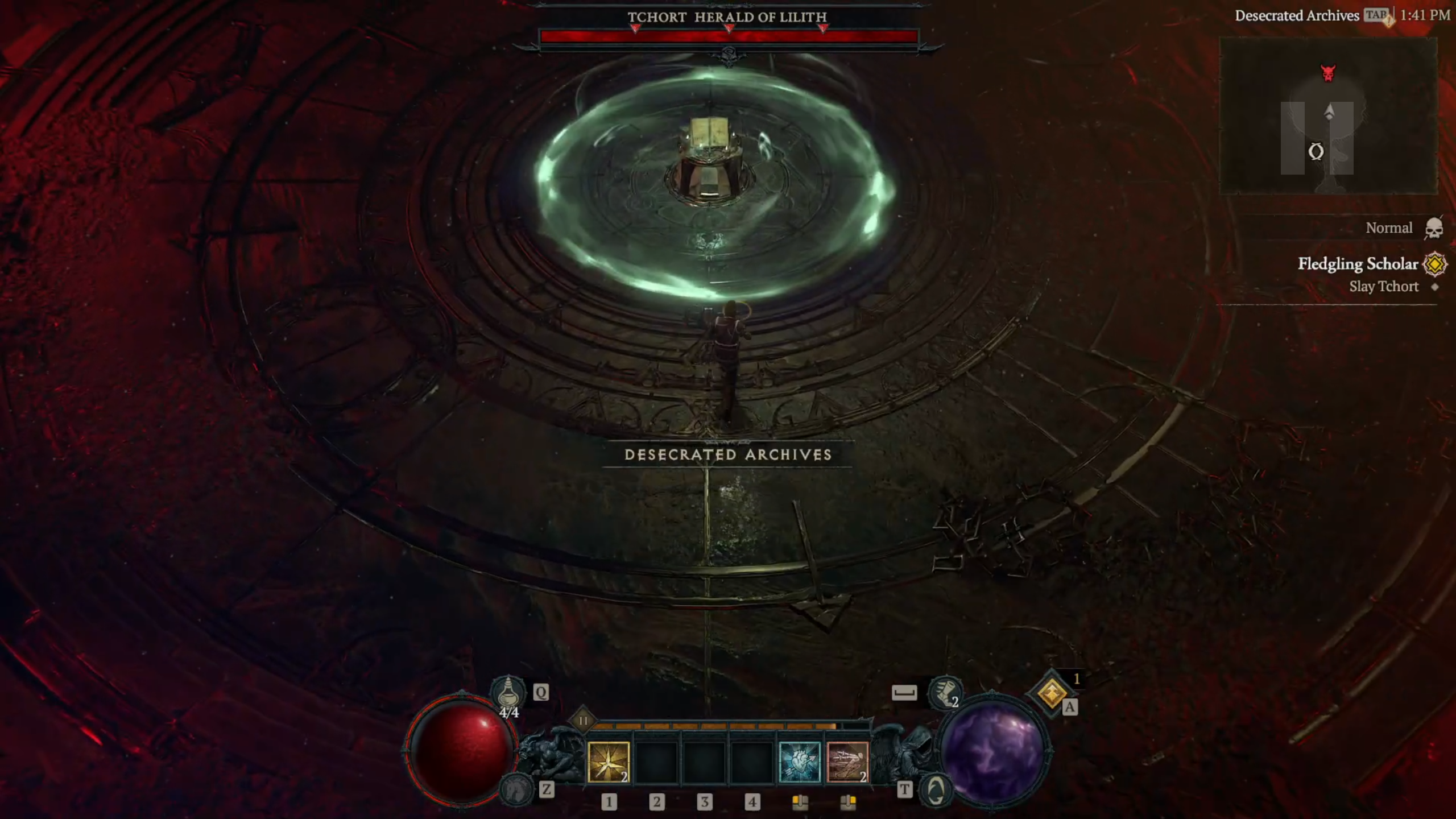Click the Slay Tchort objective
Screen dimensions: 1456x819
pyautogui.click(x=1384, y=287)
